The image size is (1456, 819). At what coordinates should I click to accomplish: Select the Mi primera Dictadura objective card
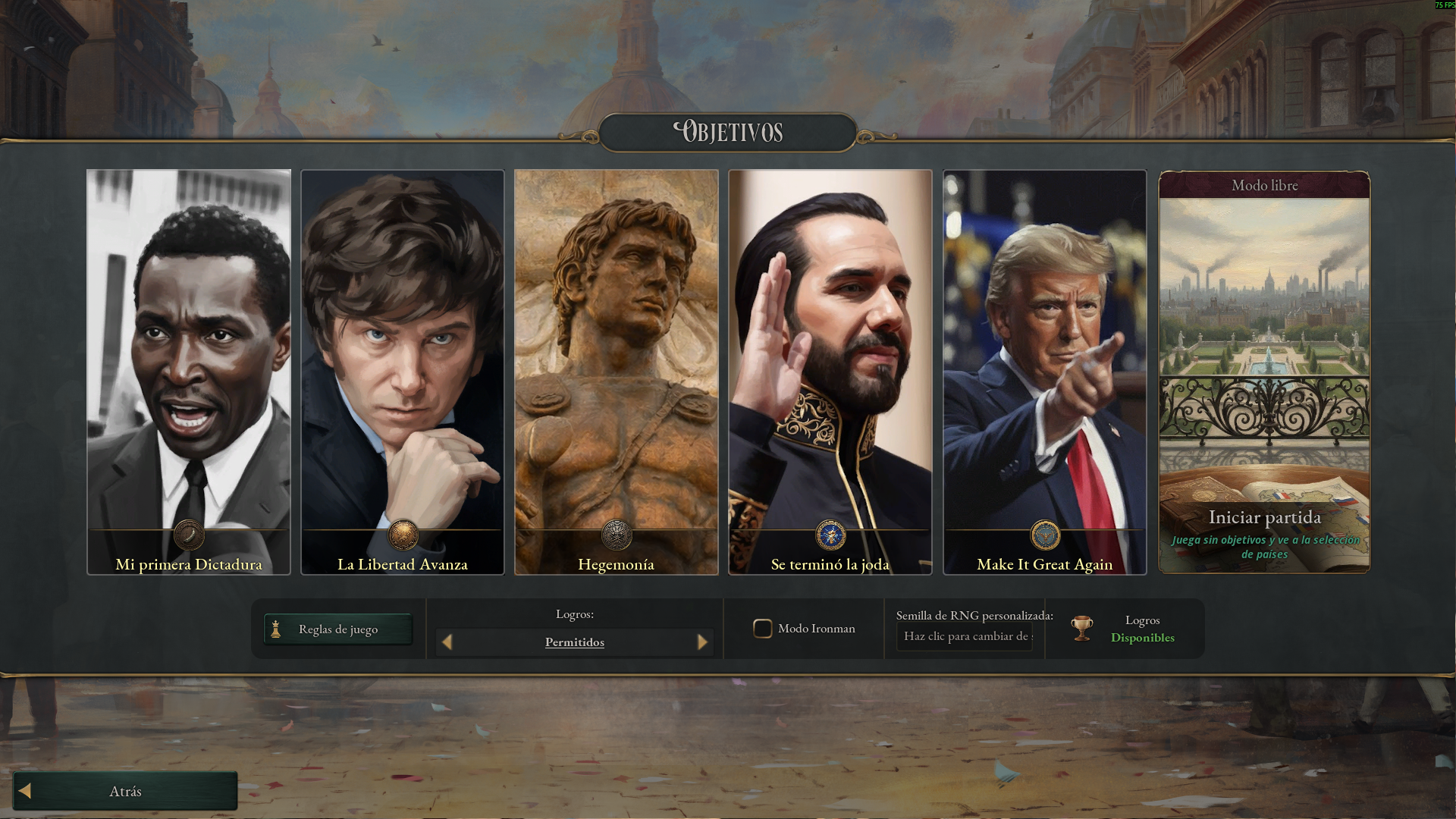point(188,372)
